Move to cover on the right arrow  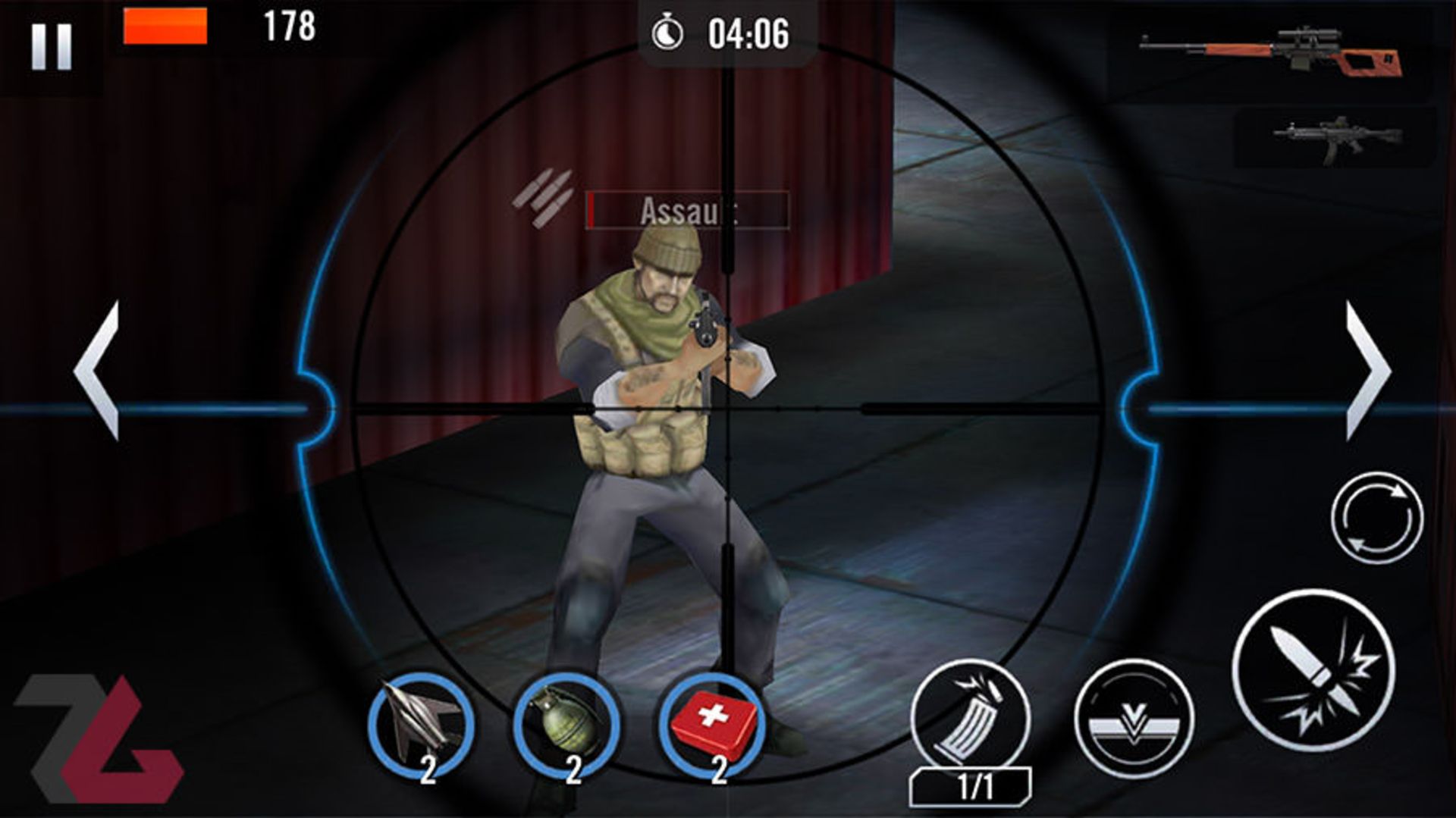pos(1367,371)
